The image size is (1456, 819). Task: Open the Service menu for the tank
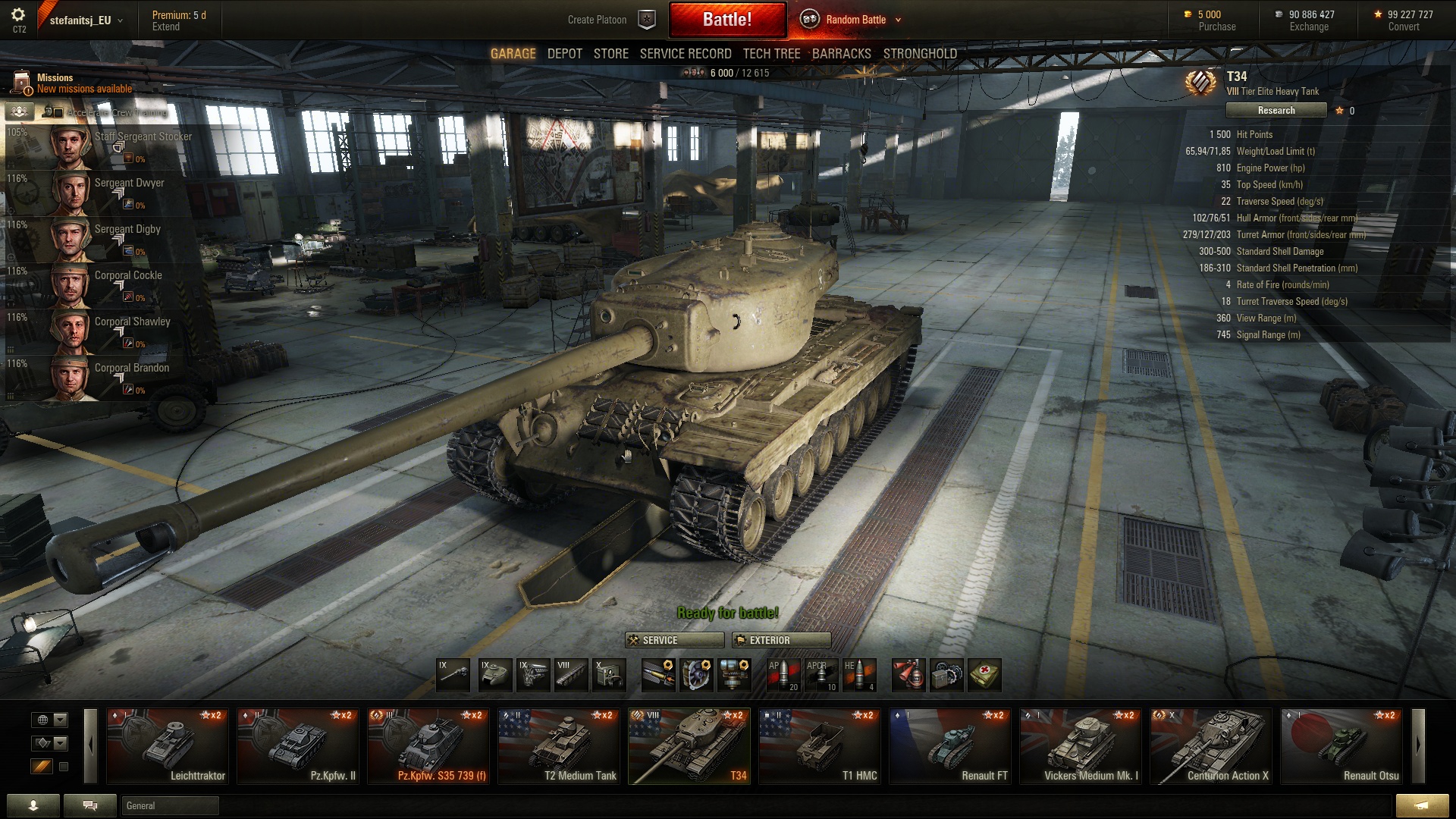pyautogui.click(x=673, y=641)
